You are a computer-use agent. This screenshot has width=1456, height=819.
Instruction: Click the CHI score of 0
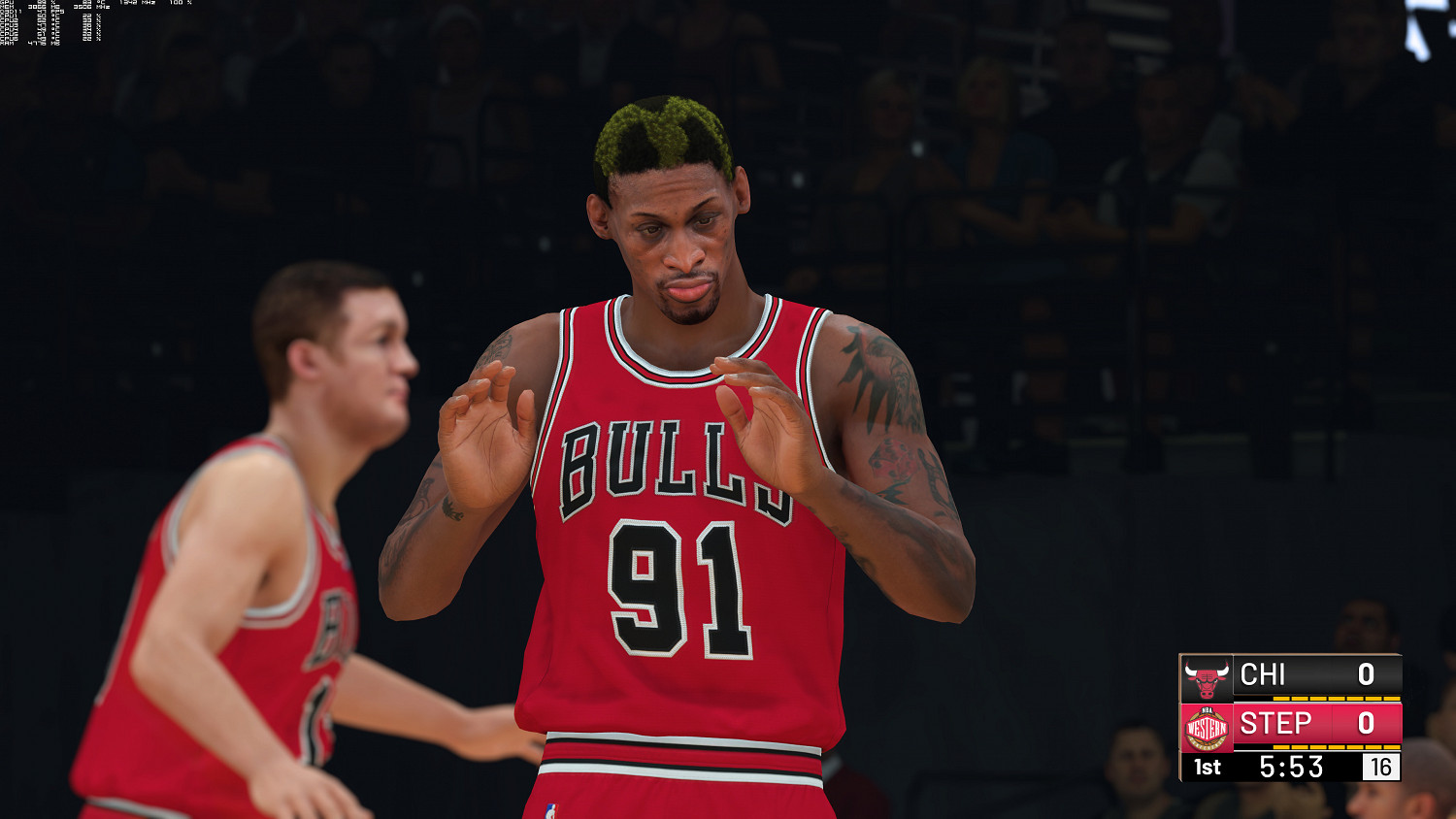[1366, 674]
